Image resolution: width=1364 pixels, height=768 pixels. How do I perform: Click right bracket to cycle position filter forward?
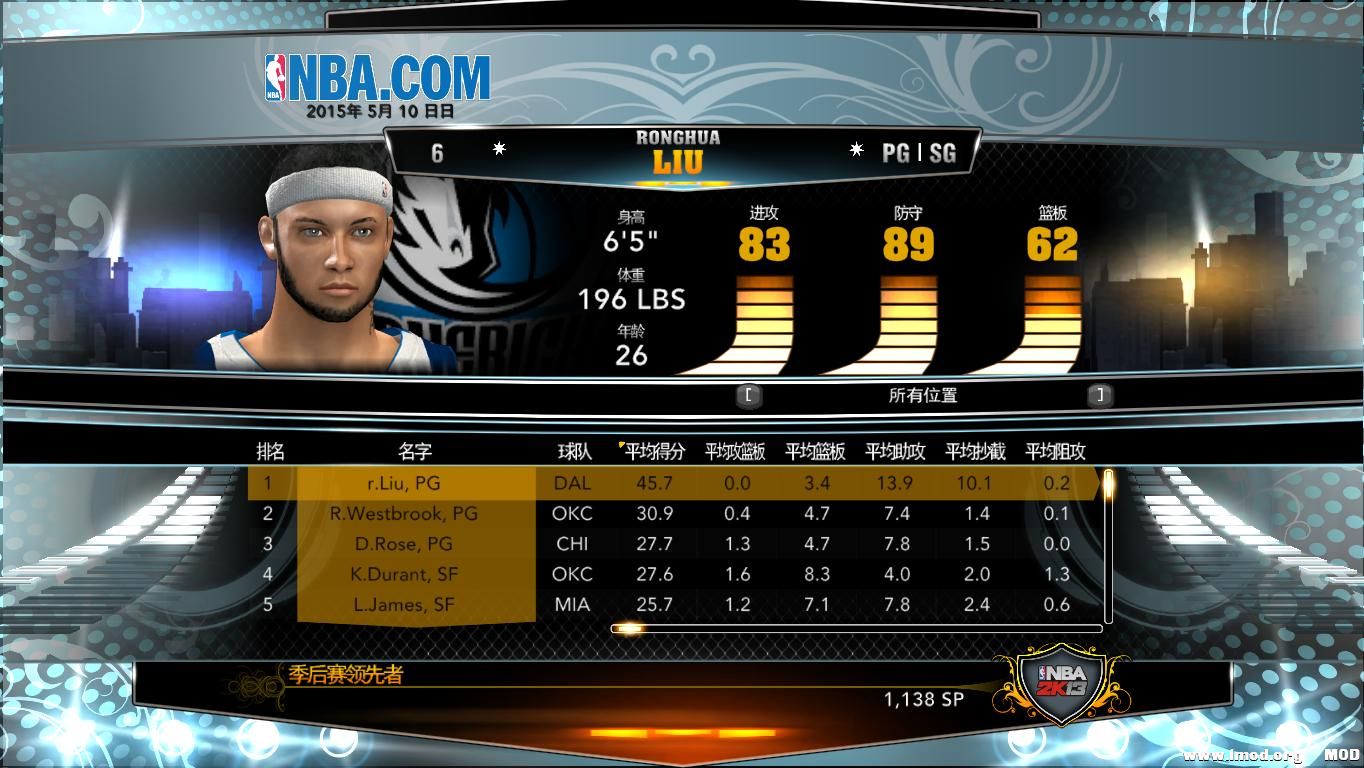click(1097, 395)
